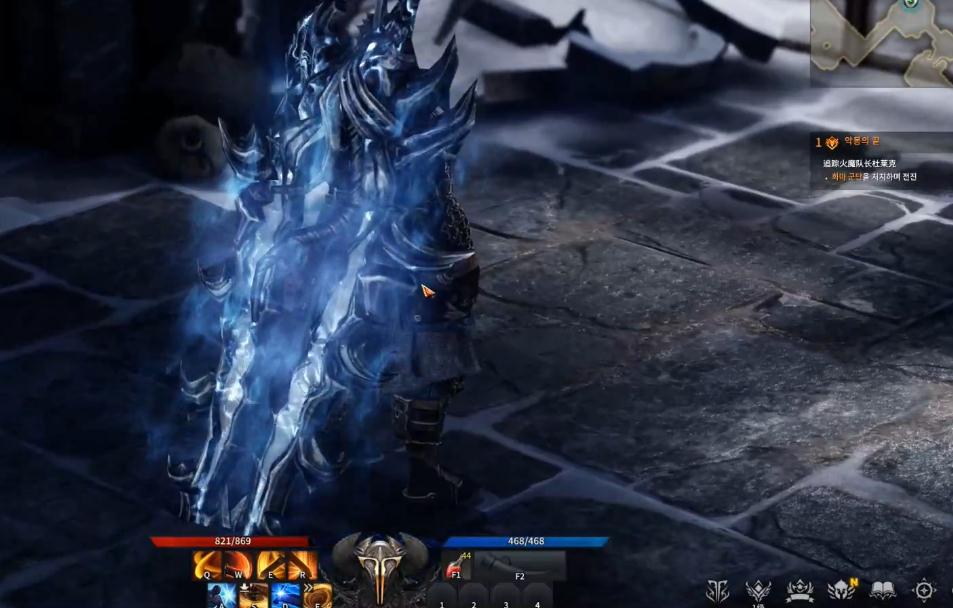The height and width of the screenshot is (608, 953).
Task: Use the red health potion in F1
Action: coord(458,566)
